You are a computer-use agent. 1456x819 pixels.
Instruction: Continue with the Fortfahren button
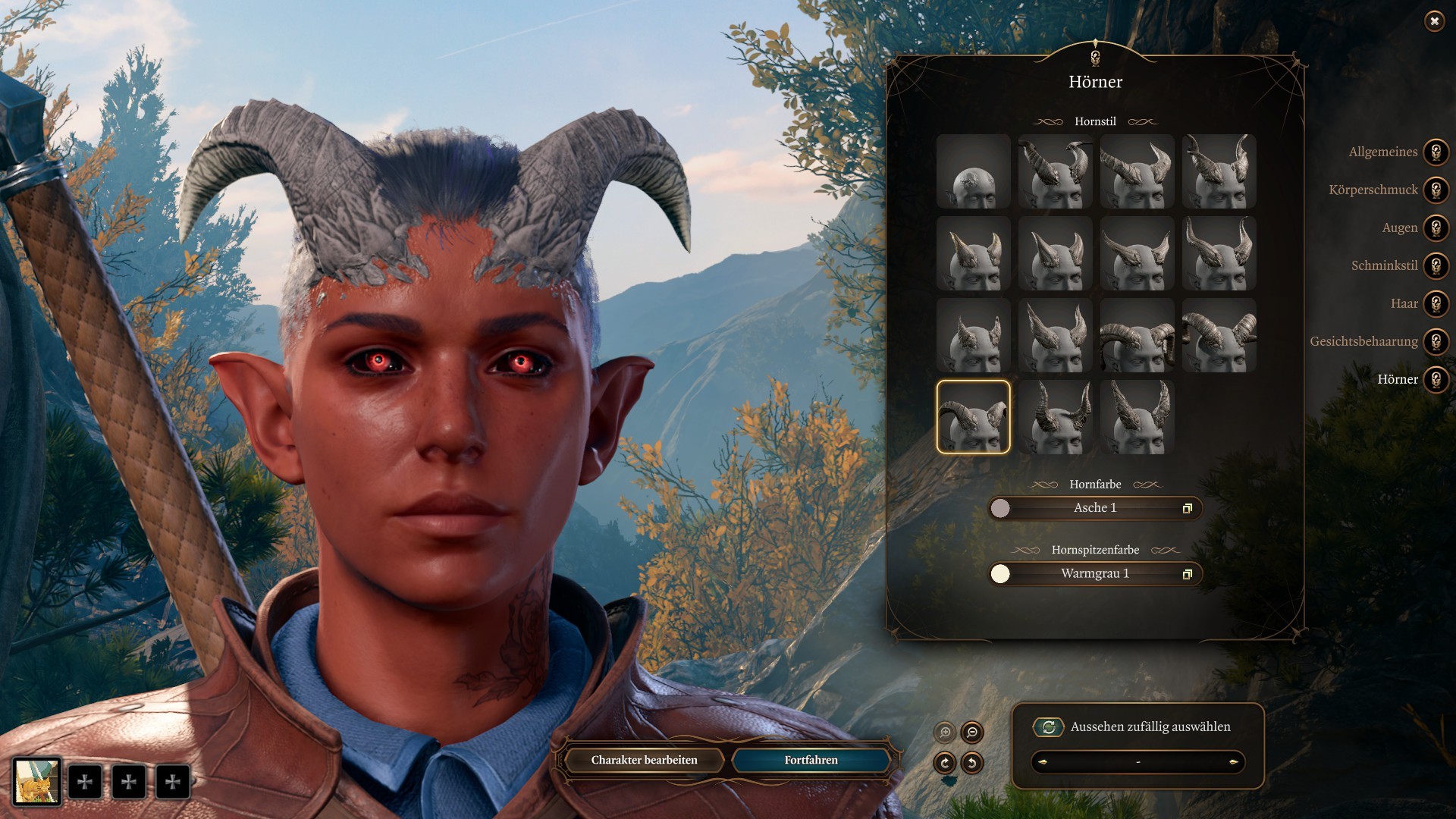click(x=811, y=760)
